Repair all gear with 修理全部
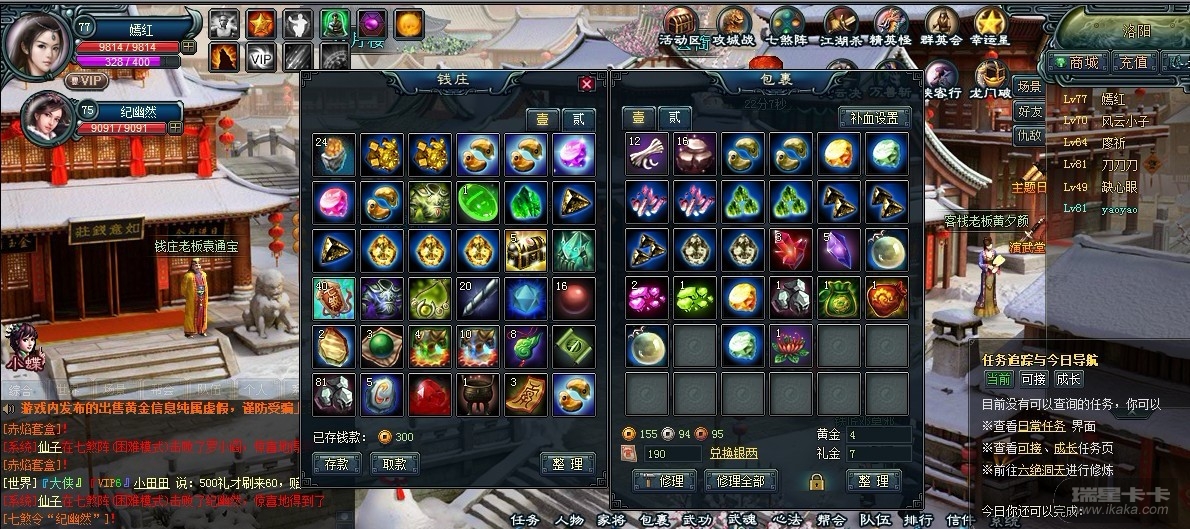Image resolution: width=1190 pixels, height=529 pixels. (x=741, y=481)
